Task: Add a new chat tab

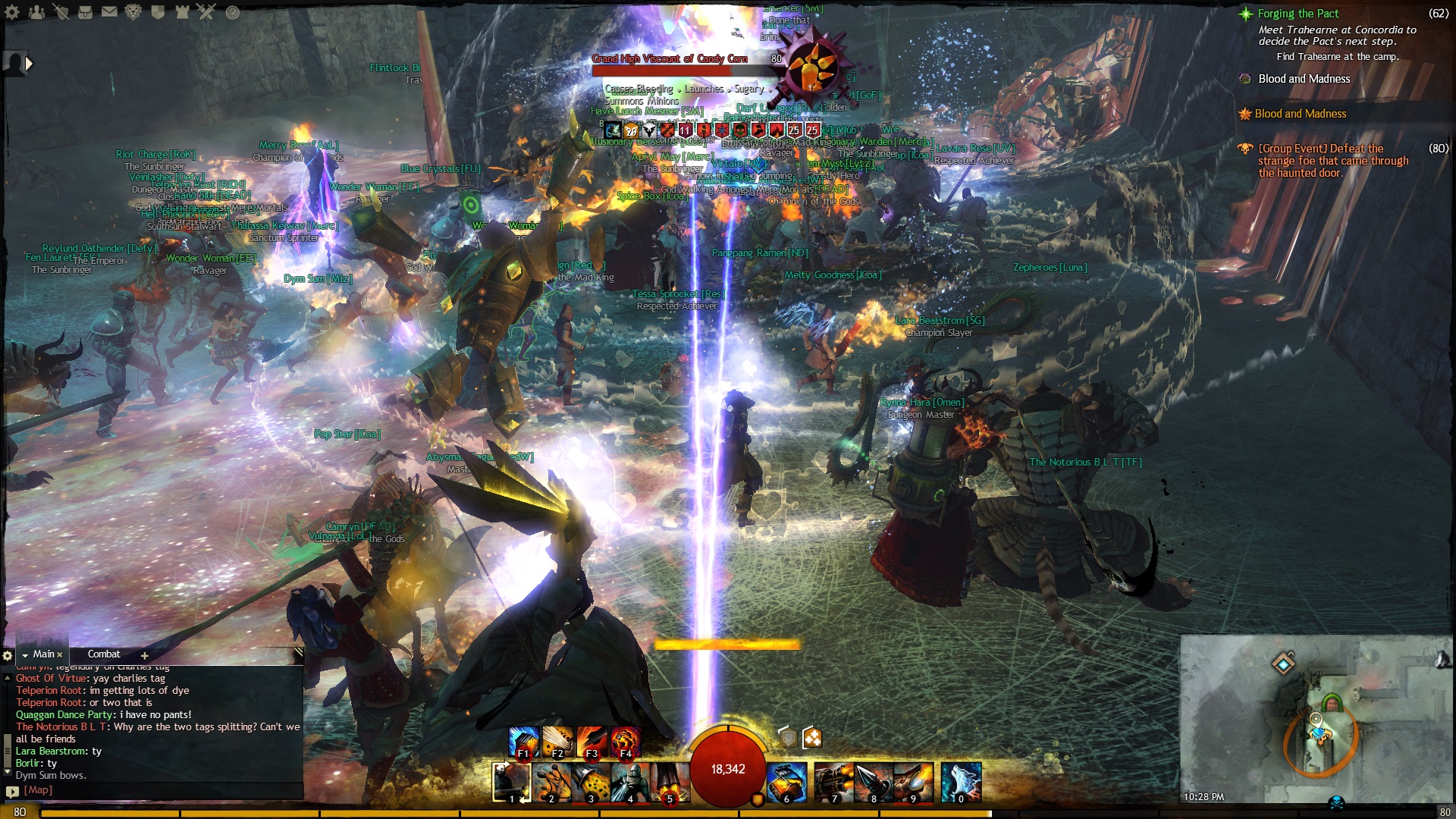Action: point(144,655)
